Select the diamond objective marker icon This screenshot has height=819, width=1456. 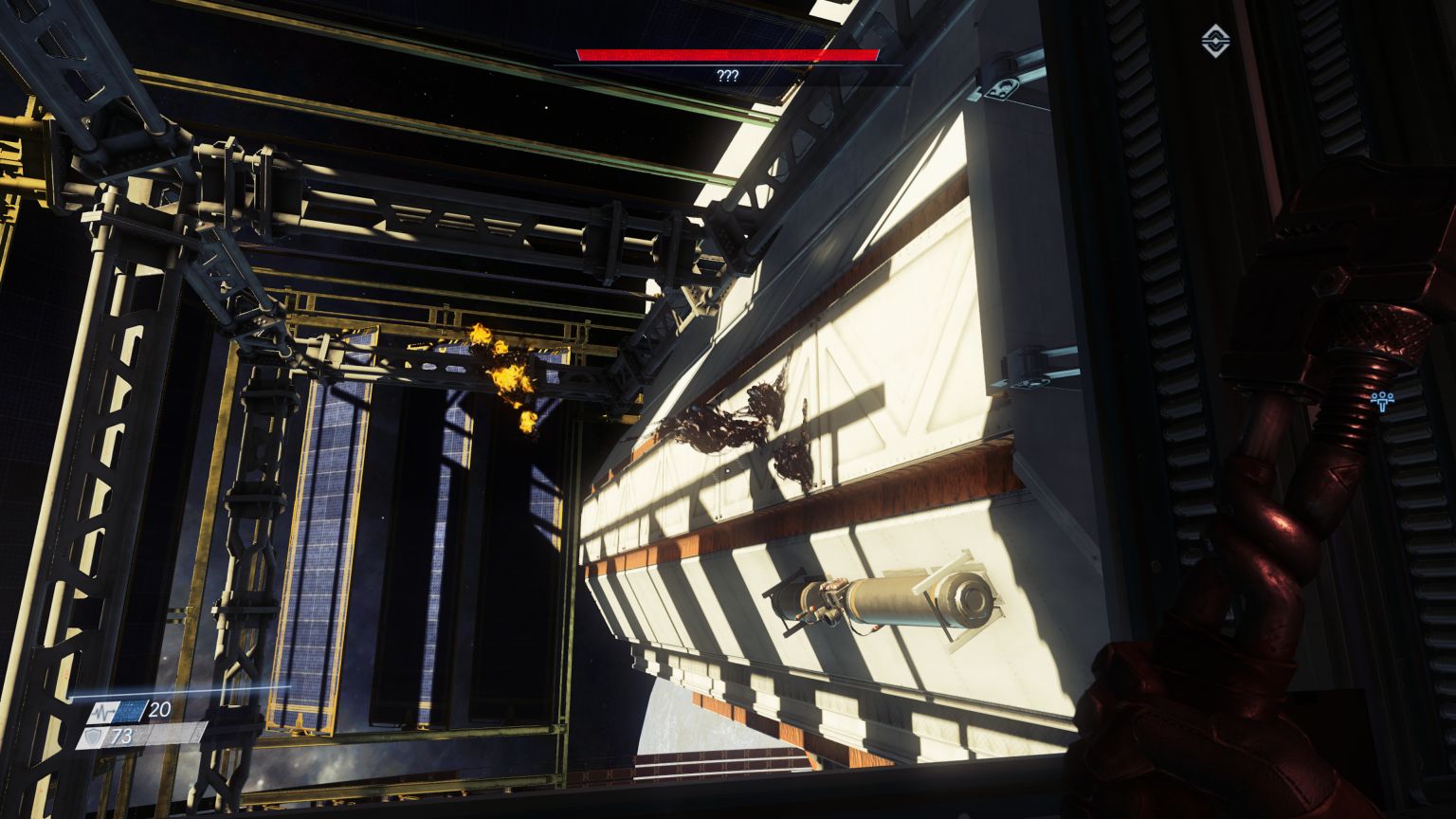1213,41
